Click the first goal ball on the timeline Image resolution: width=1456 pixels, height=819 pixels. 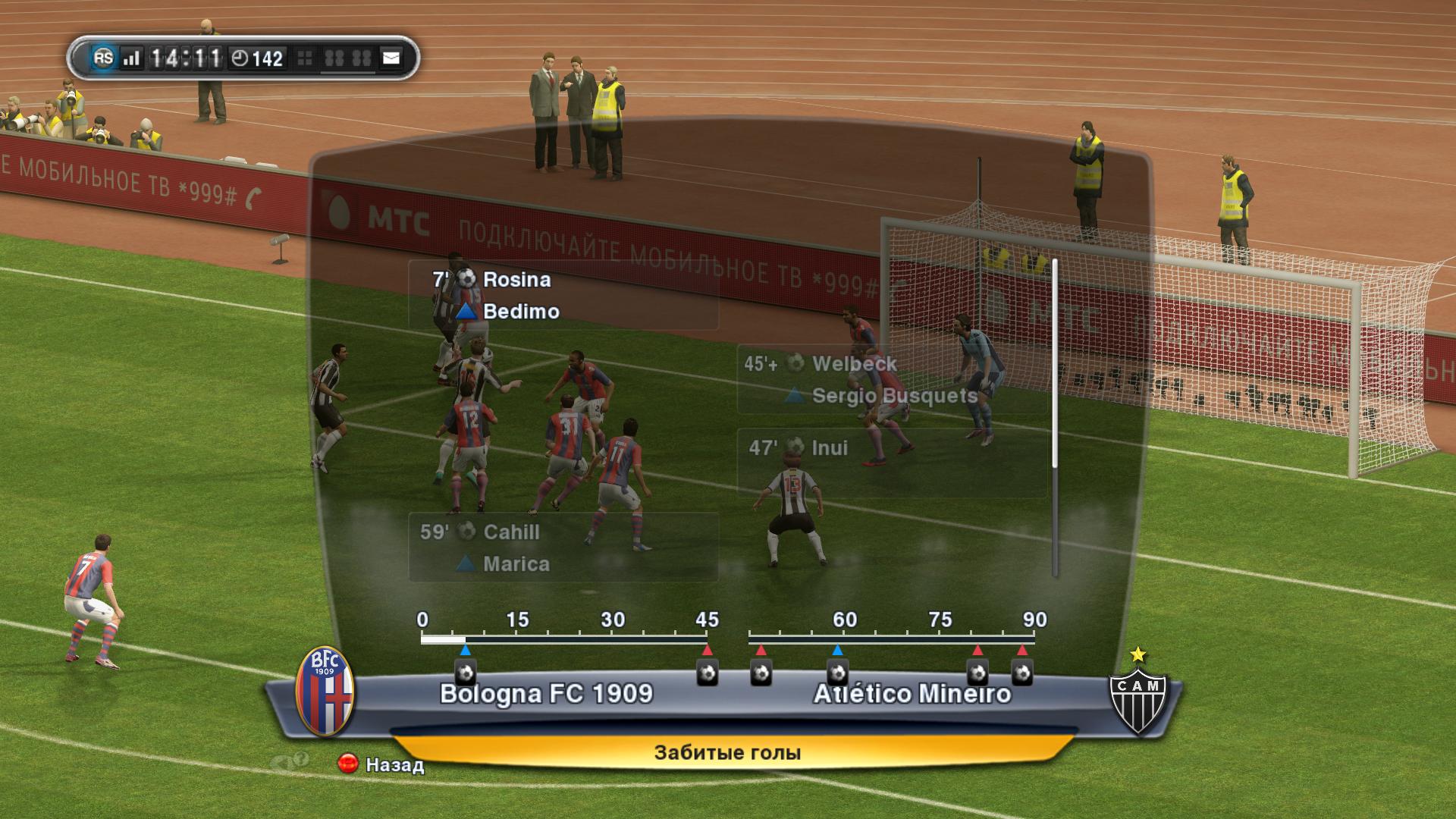[465, 673]
